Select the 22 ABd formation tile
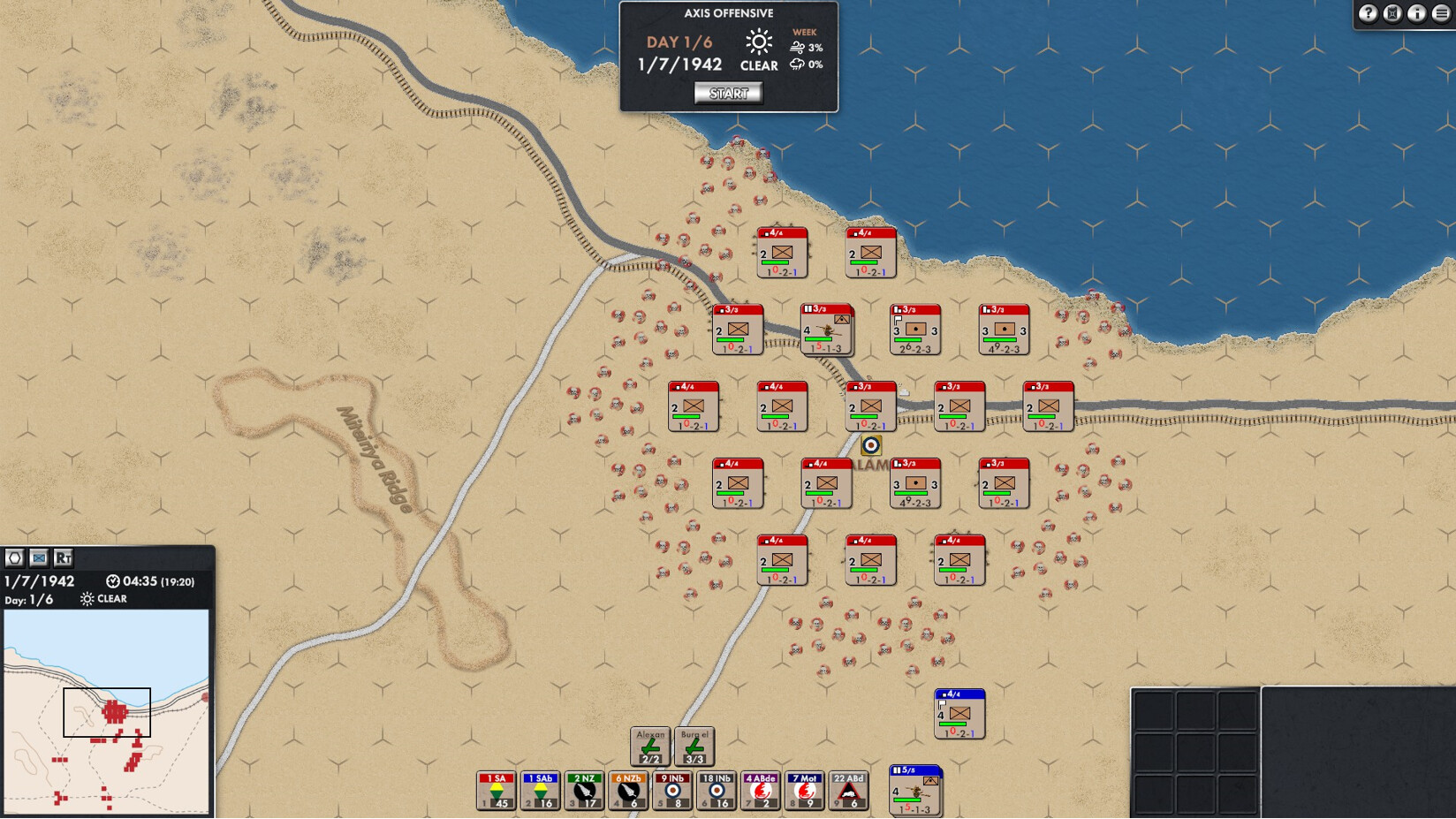The width and height of the screenshot is (1456, 819). (x=849, y=791)
